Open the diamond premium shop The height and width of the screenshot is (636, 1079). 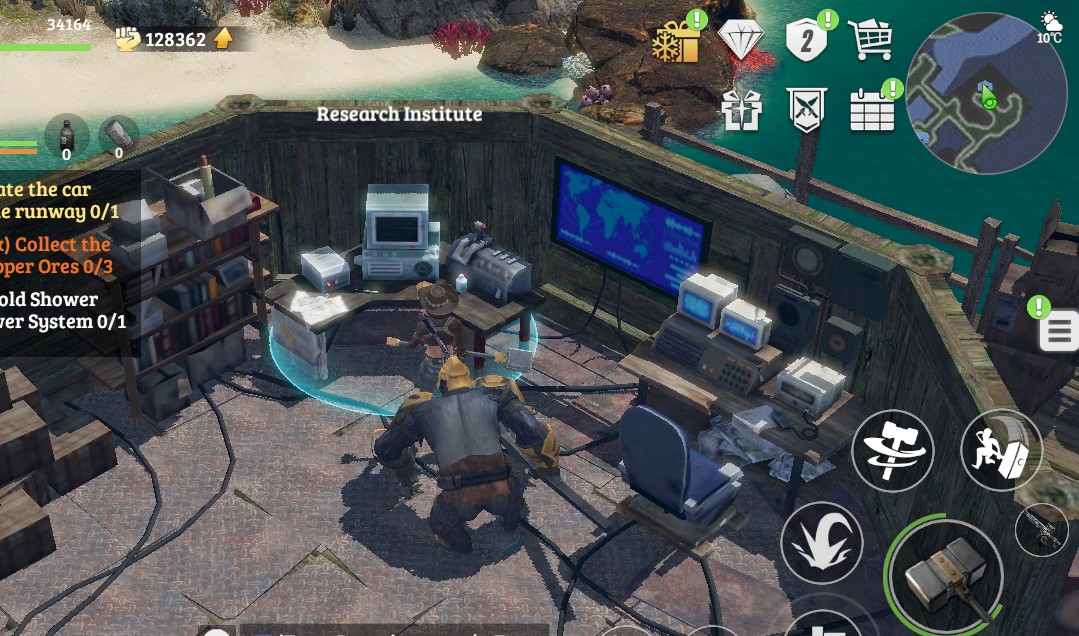[x=741, y=41]
